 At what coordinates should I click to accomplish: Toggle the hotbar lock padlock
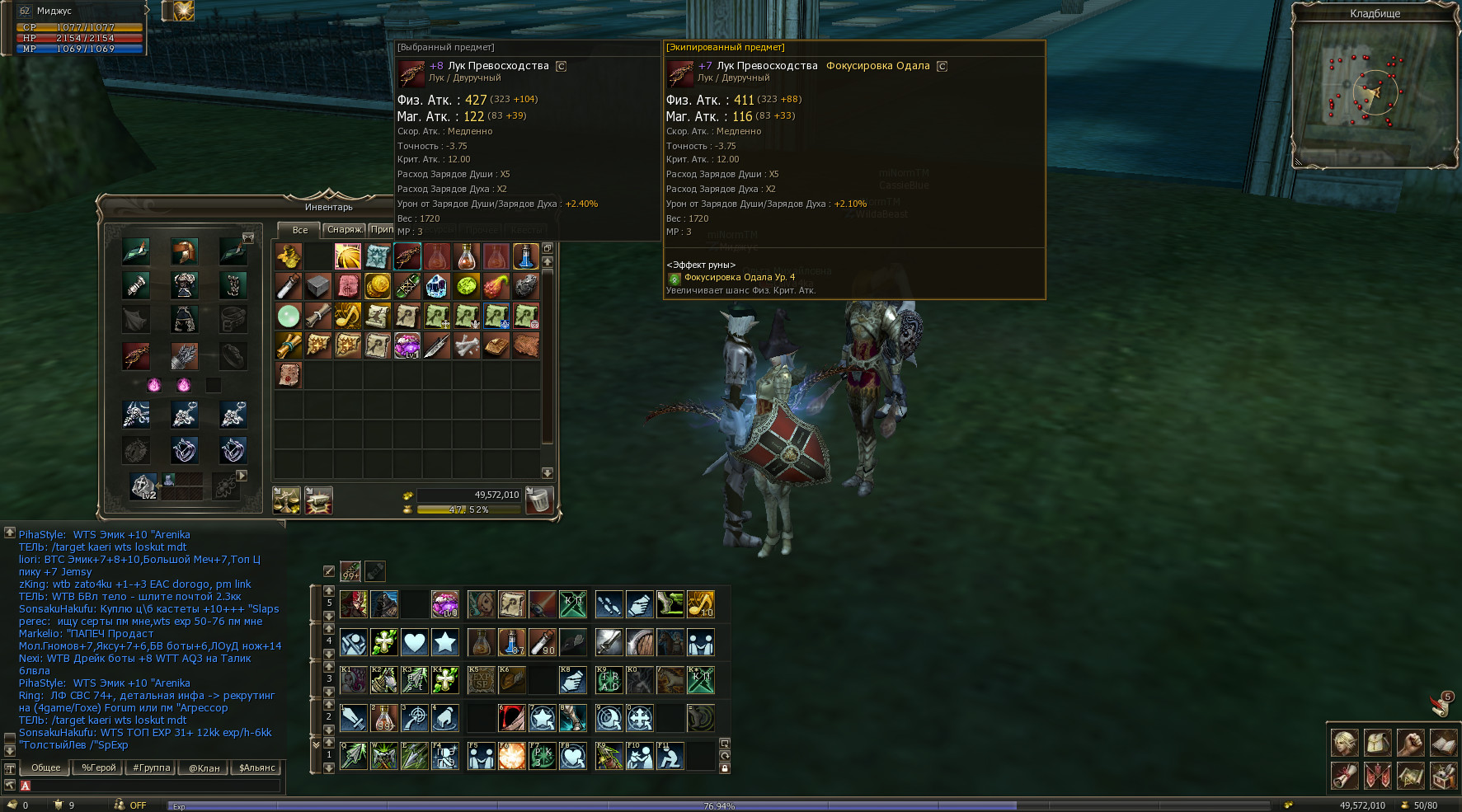(x=725, y=768)
